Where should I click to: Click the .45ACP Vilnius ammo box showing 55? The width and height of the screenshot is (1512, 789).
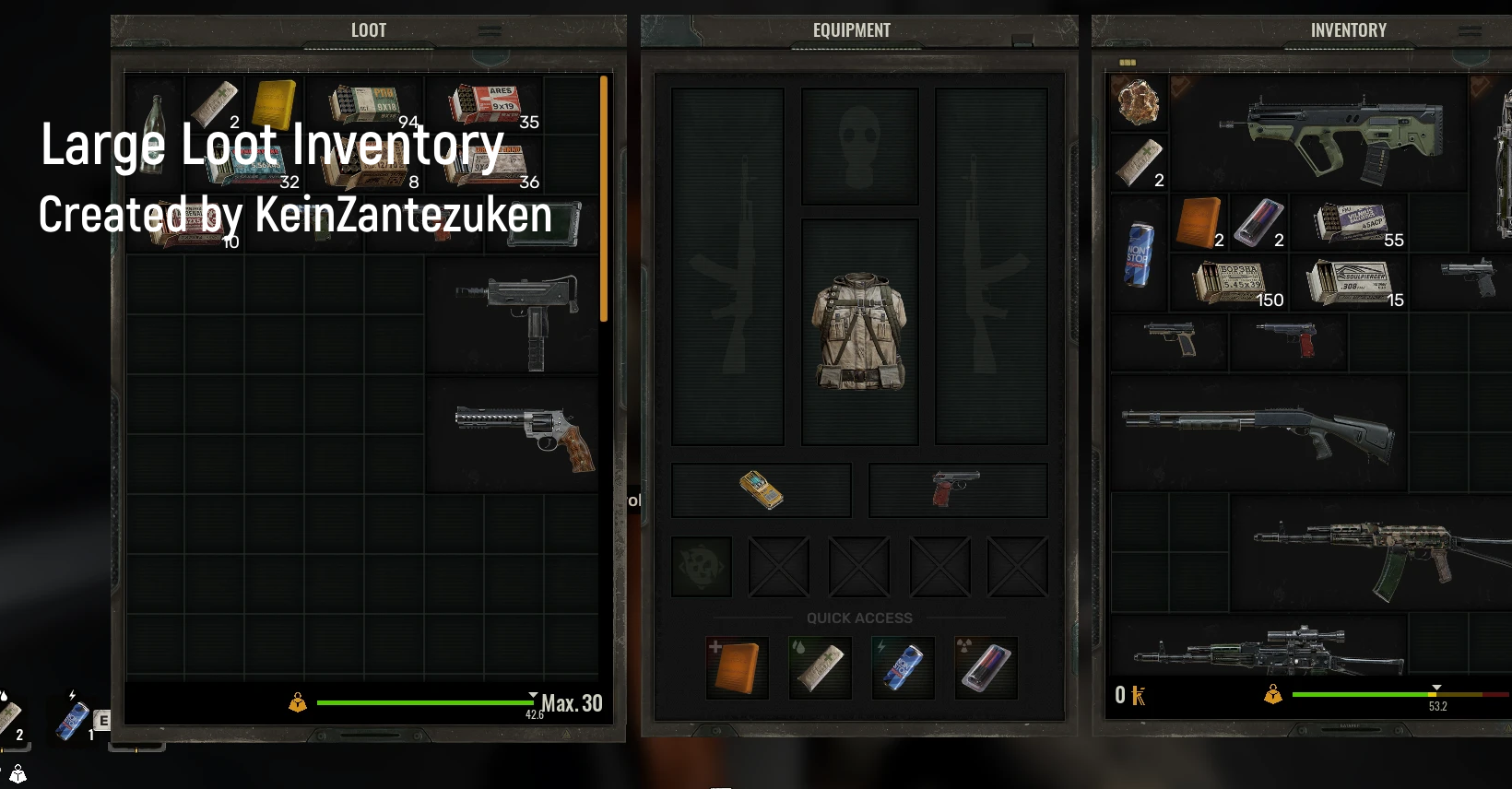pos(1351,223)
